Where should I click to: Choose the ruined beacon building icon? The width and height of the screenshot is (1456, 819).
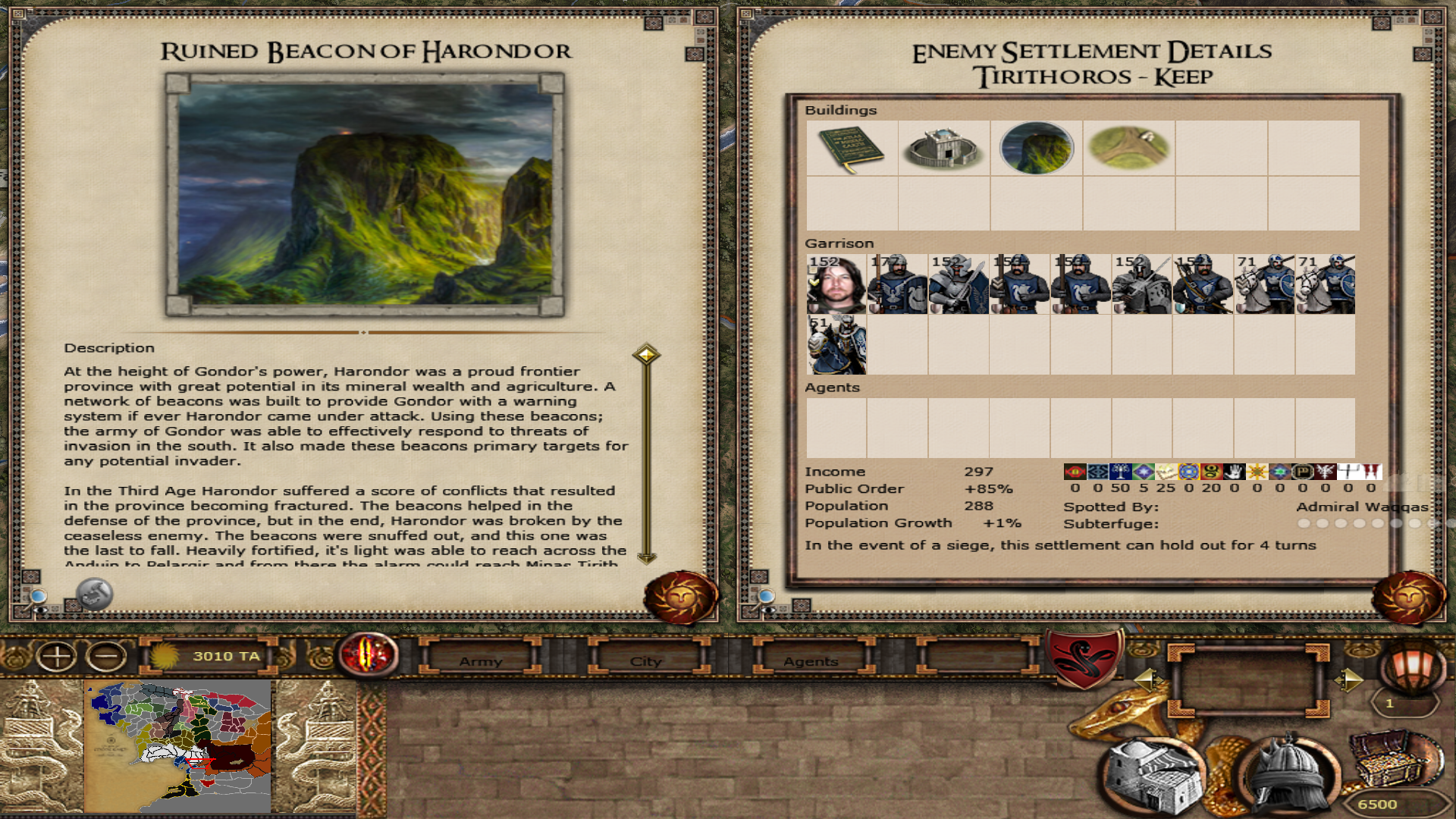(x=1037, y=149)
